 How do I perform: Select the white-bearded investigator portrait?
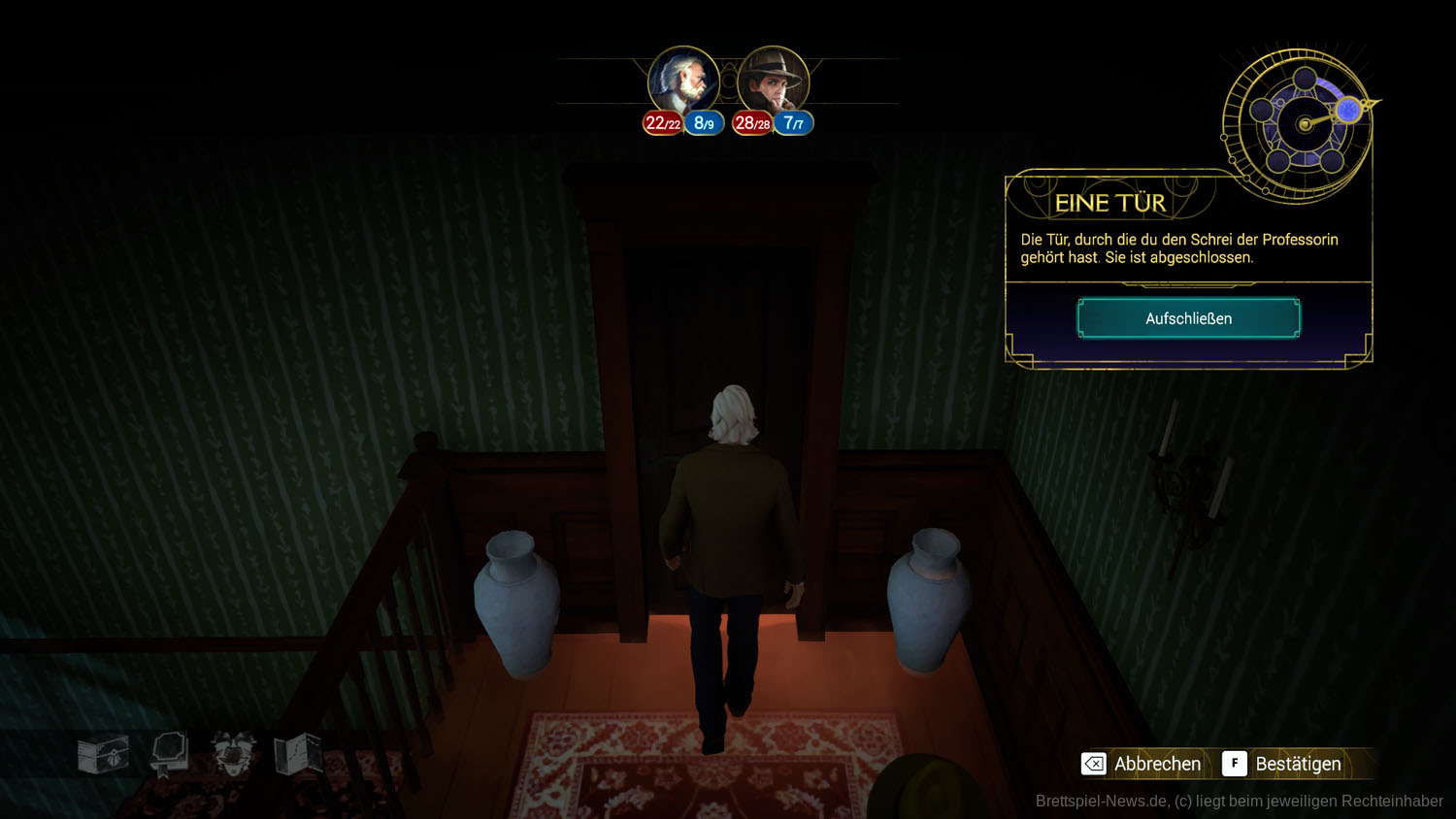coord(683,81)
